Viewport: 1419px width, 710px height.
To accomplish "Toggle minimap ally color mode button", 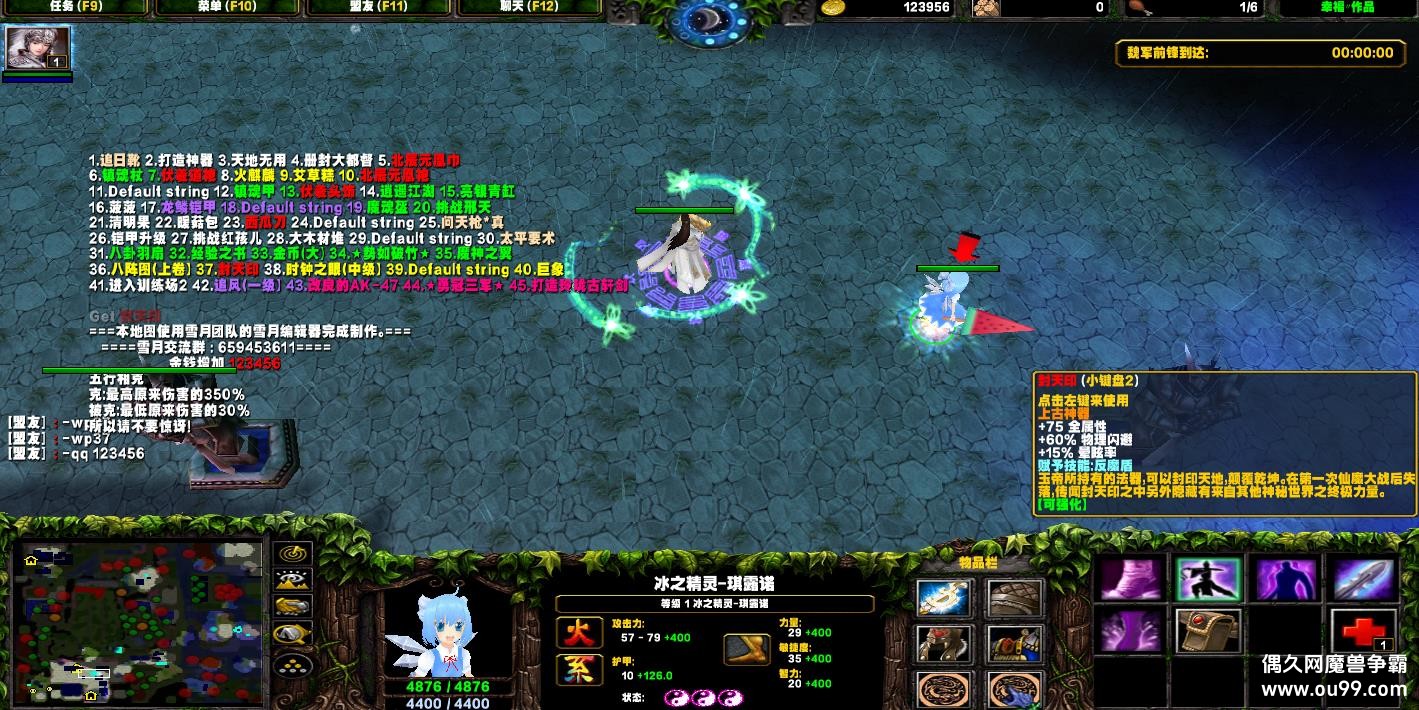I will click(x=292, y=607).
